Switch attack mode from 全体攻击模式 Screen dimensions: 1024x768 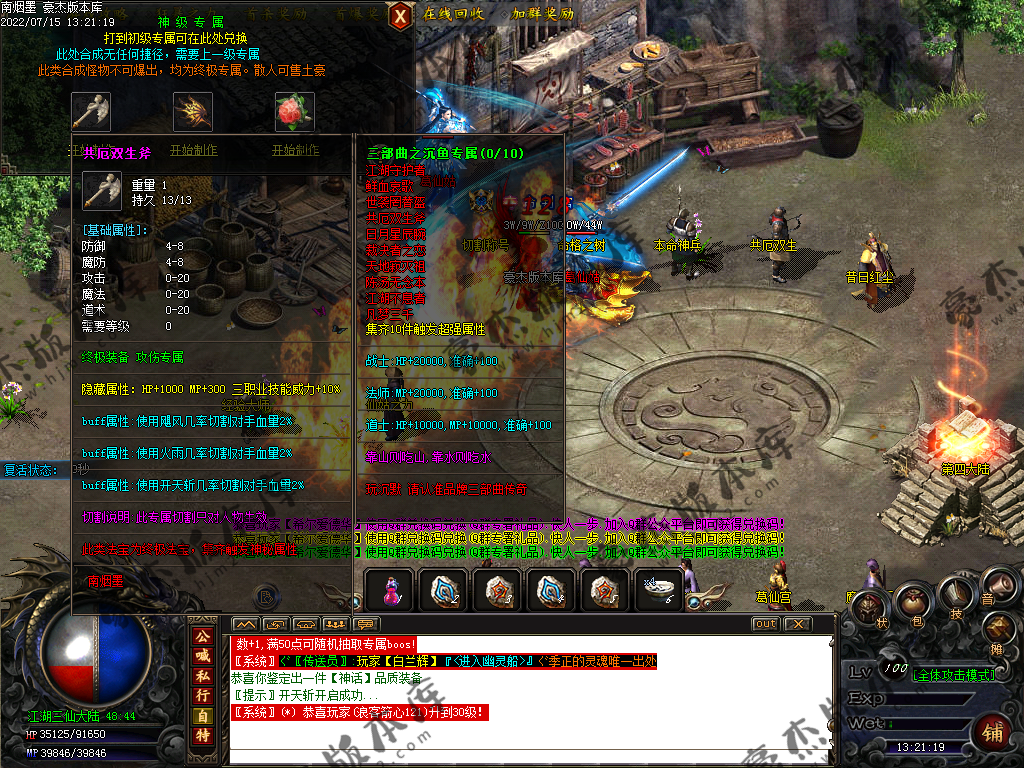coord(955,675)
